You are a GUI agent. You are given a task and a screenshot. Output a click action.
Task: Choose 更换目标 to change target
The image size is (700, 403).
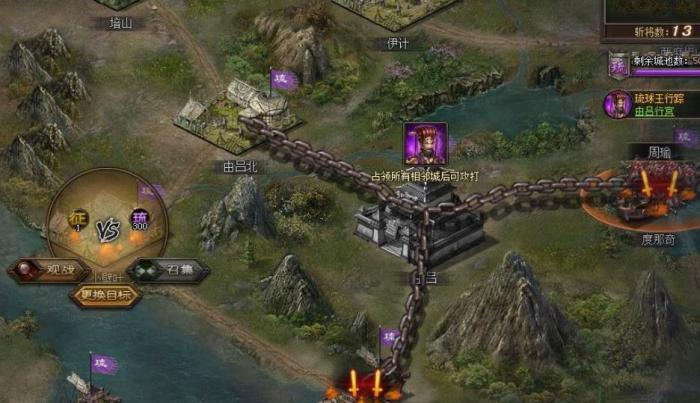coord(104,295)
